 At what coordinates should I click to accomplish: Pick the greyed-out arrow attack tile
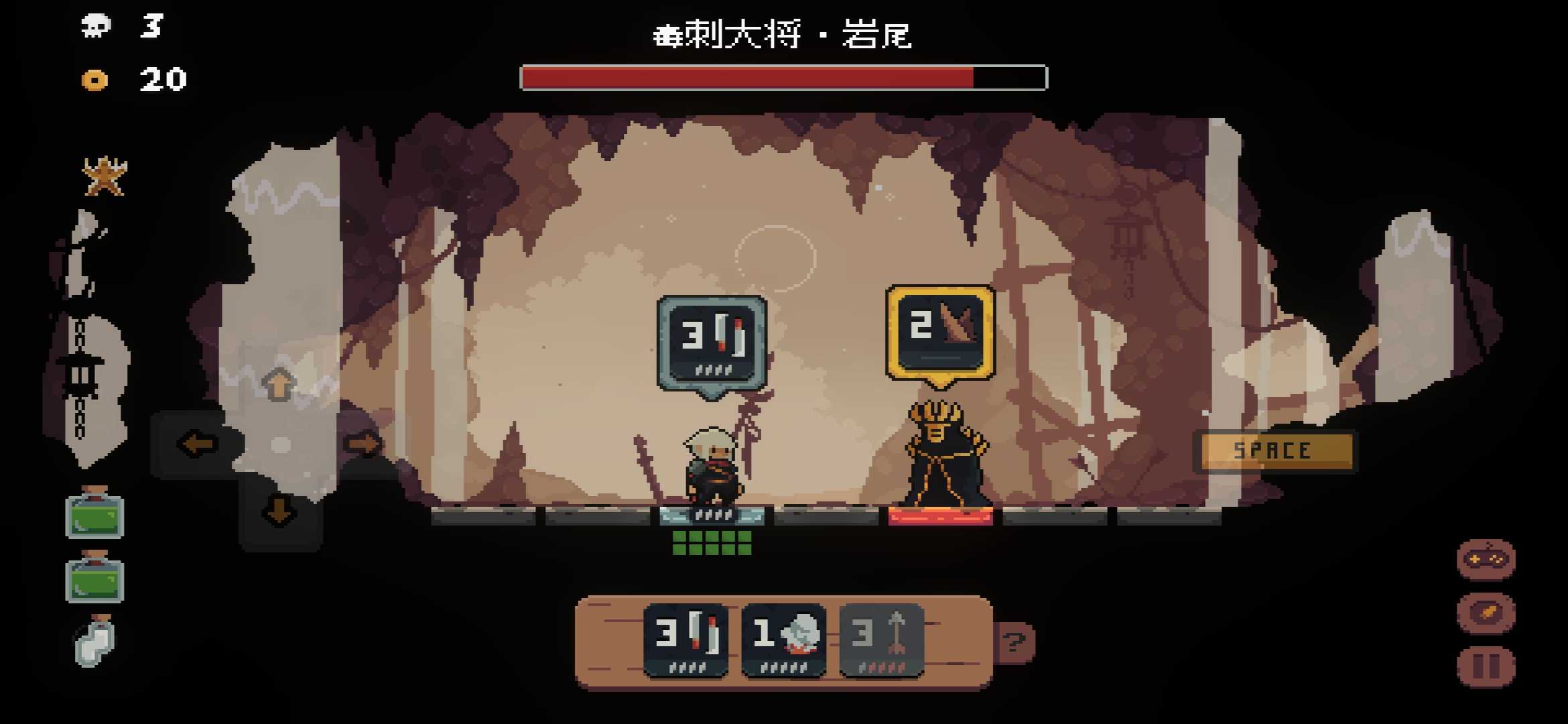[881, 640]
